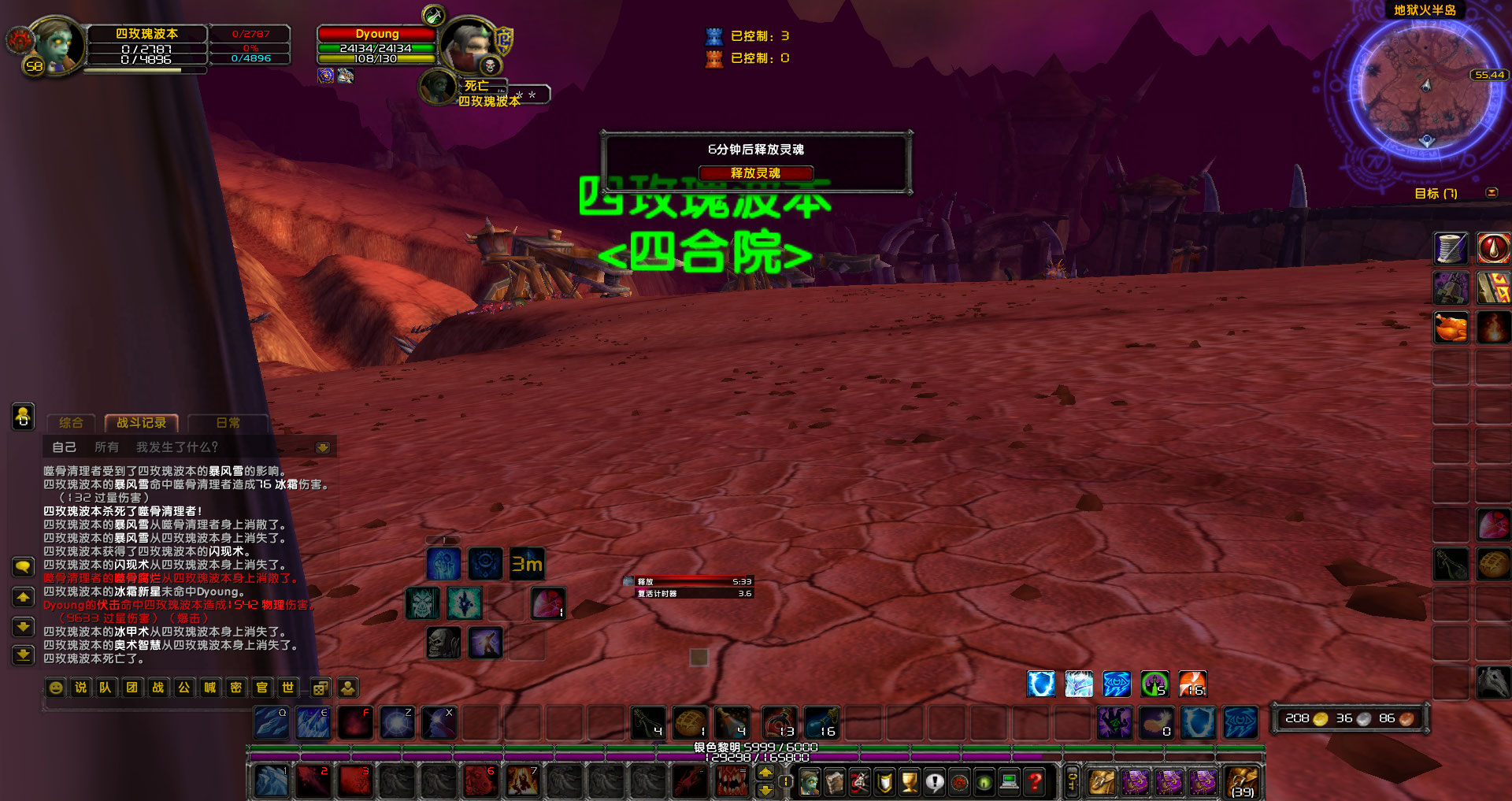Open the main menu computer icon
This screenshot has height=801, width=1512.
(x=1009, y=782)
